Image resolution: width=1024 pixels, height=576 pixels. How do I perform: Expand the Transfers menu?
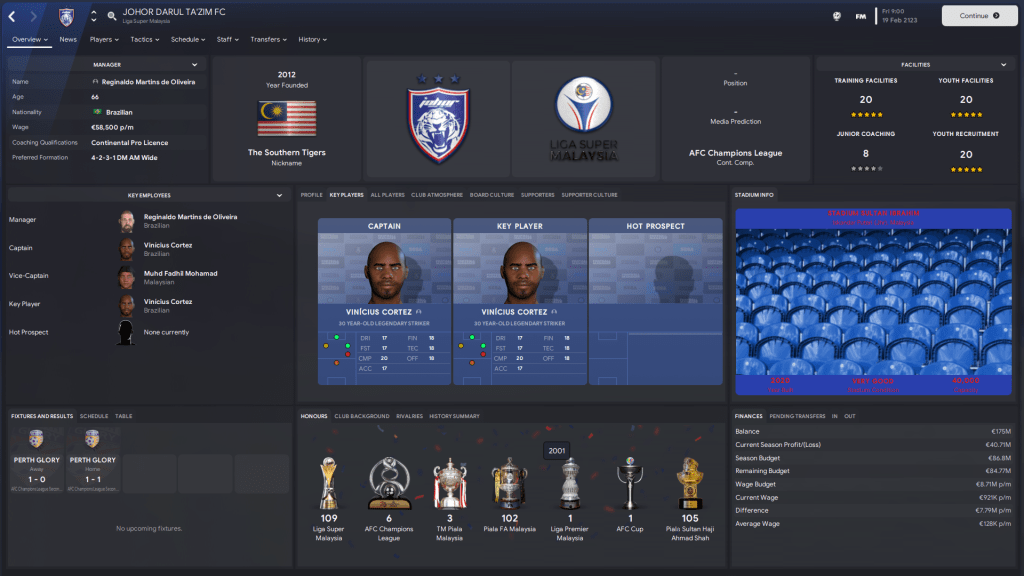[x=268, y=39]
